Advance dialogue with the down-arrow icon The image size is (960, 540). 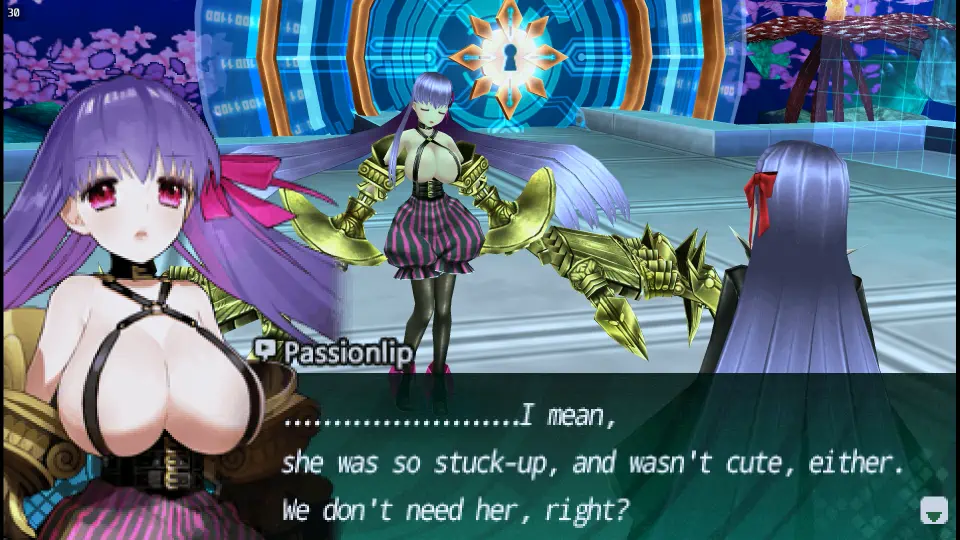[933, 510]
